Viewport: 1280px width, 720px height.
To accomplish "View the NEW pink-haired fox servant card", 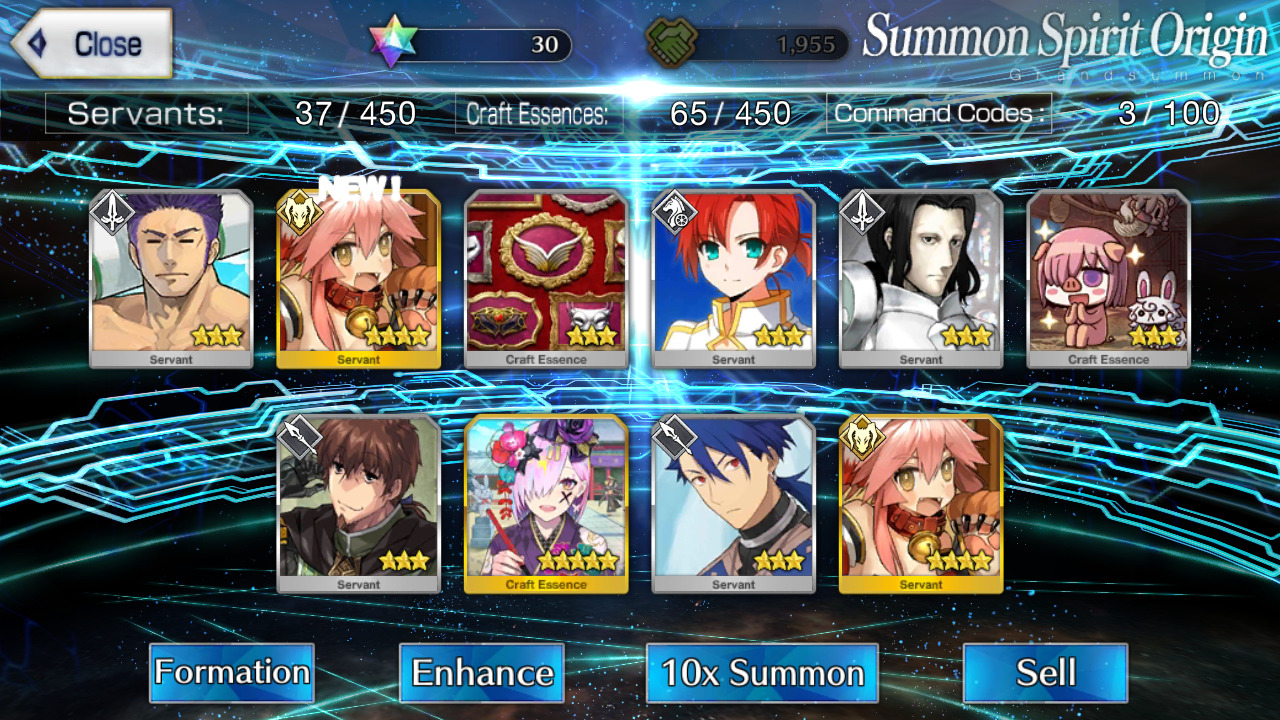I will click(x=358, y=279).
